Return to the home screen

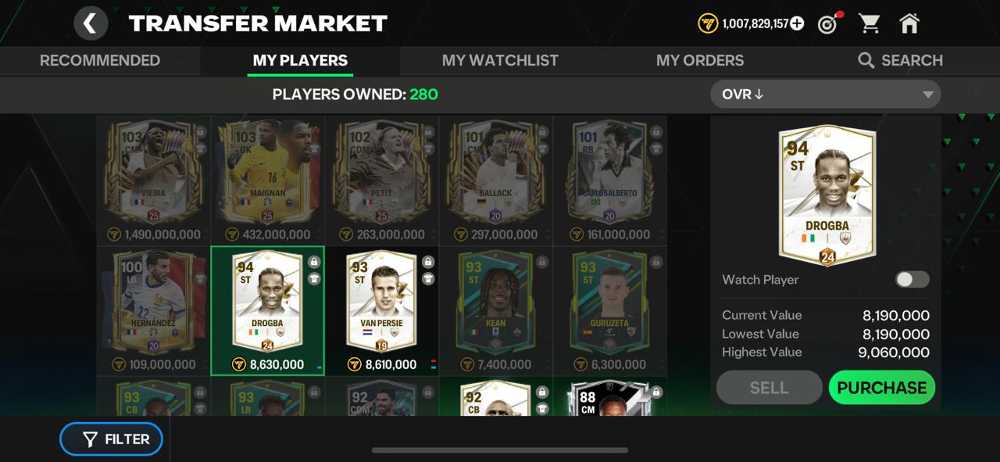909,23
